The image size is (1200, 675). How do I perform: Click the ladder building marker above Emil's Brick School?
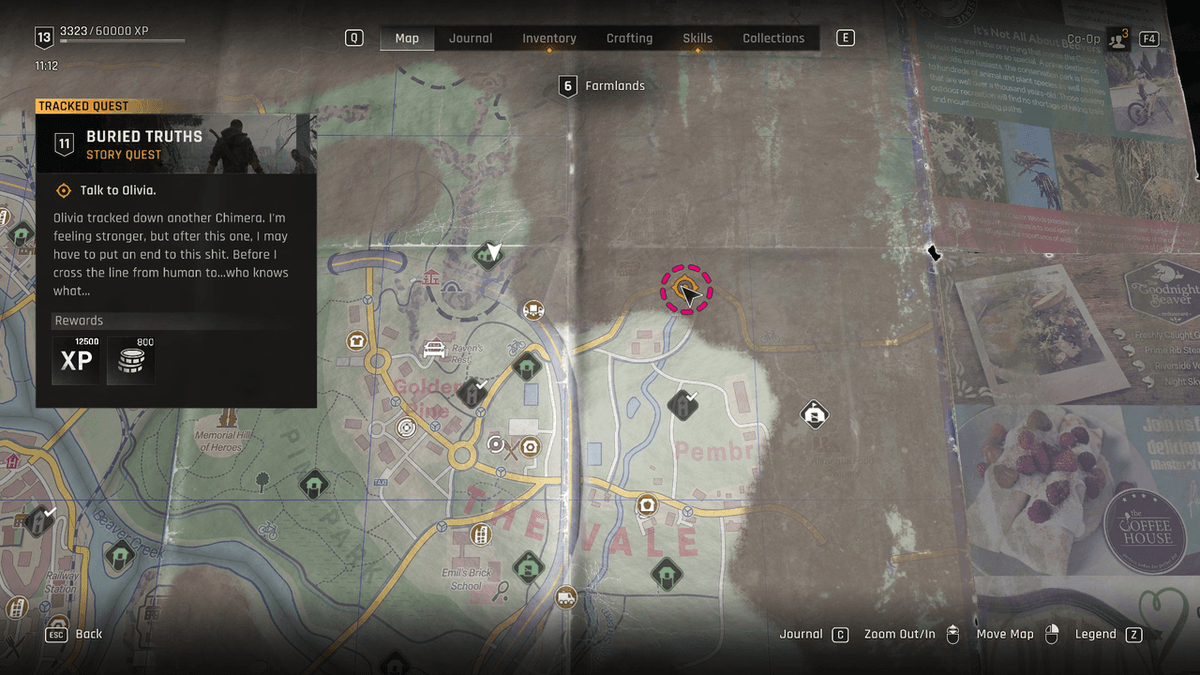pyautogui.click(x=481, y=535)
